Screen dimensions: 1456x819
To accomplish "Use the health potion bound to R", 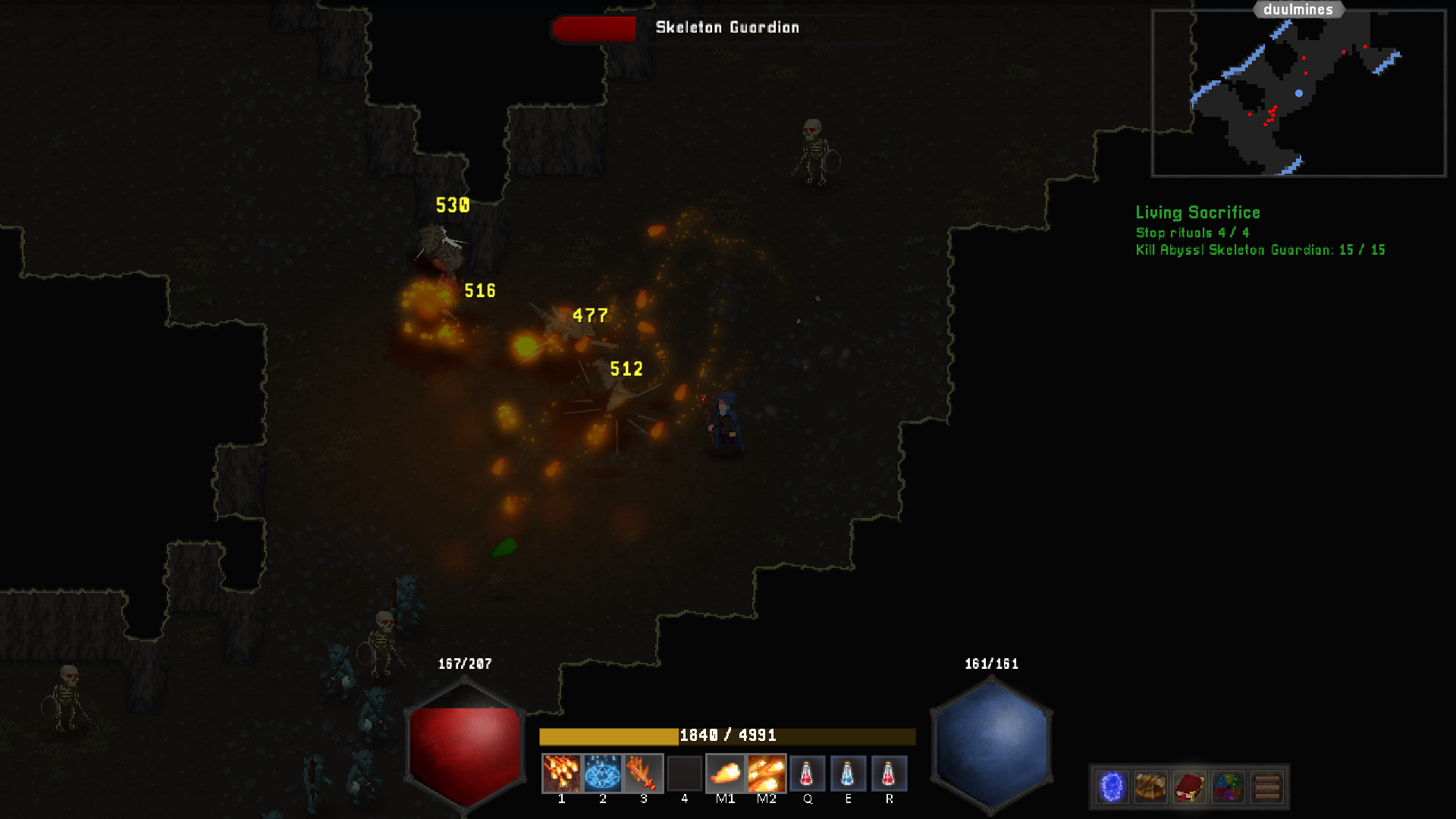I will click(x=890, y=773).
